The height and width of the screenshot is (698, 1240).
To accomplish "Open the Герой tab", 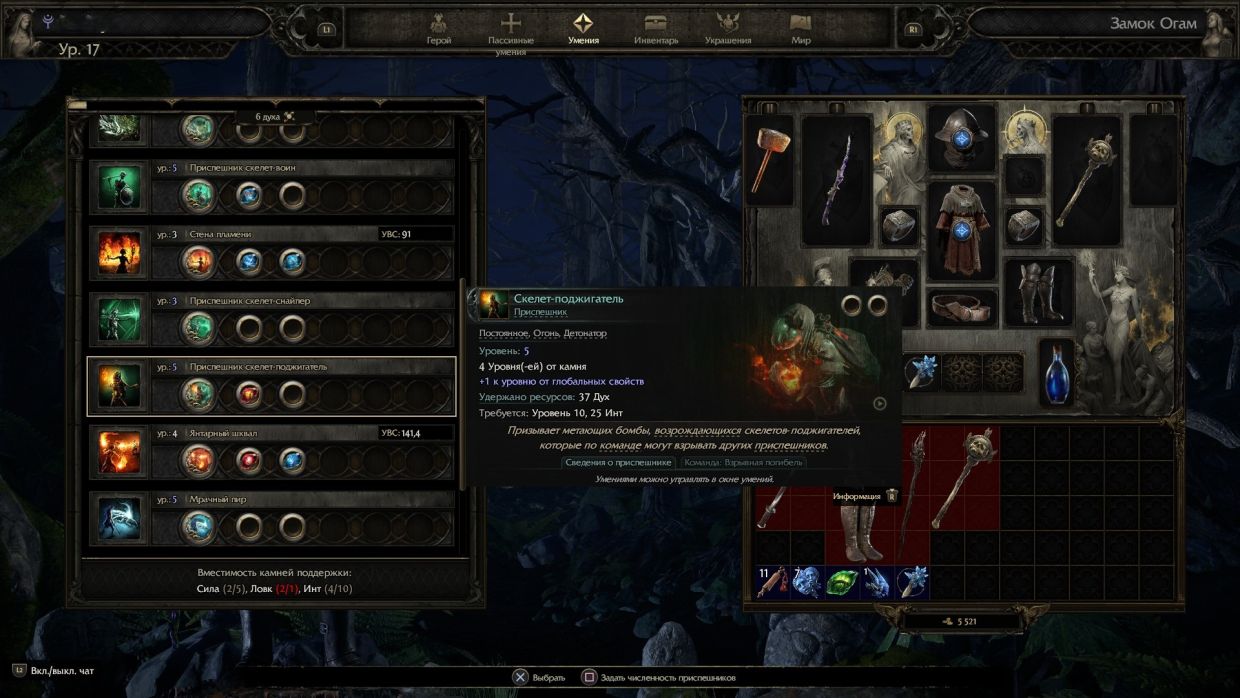I will click(438, 28).
